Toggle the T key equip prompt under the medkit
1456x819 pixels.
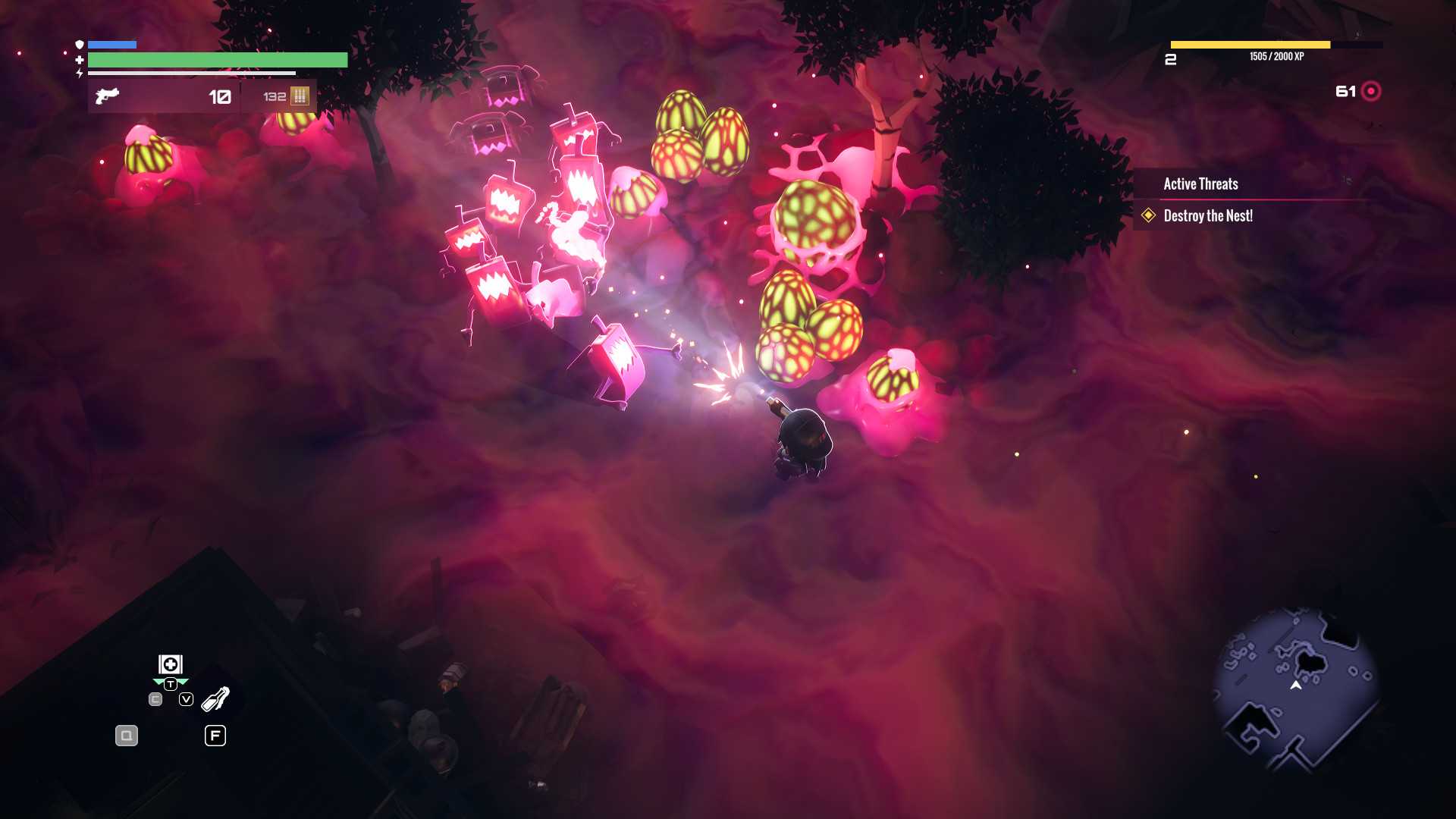171,682
